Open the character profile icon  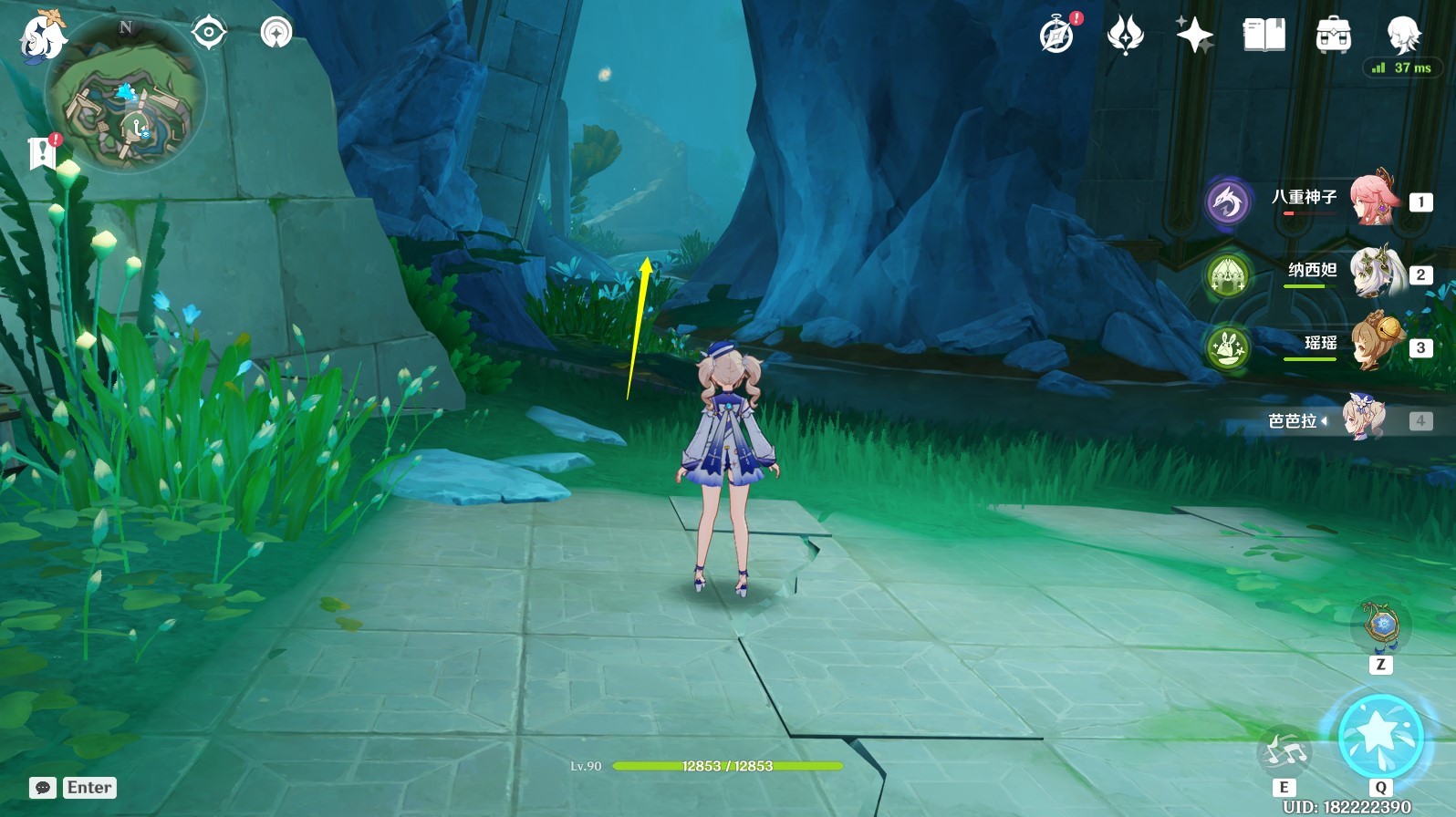(1402, 35)
